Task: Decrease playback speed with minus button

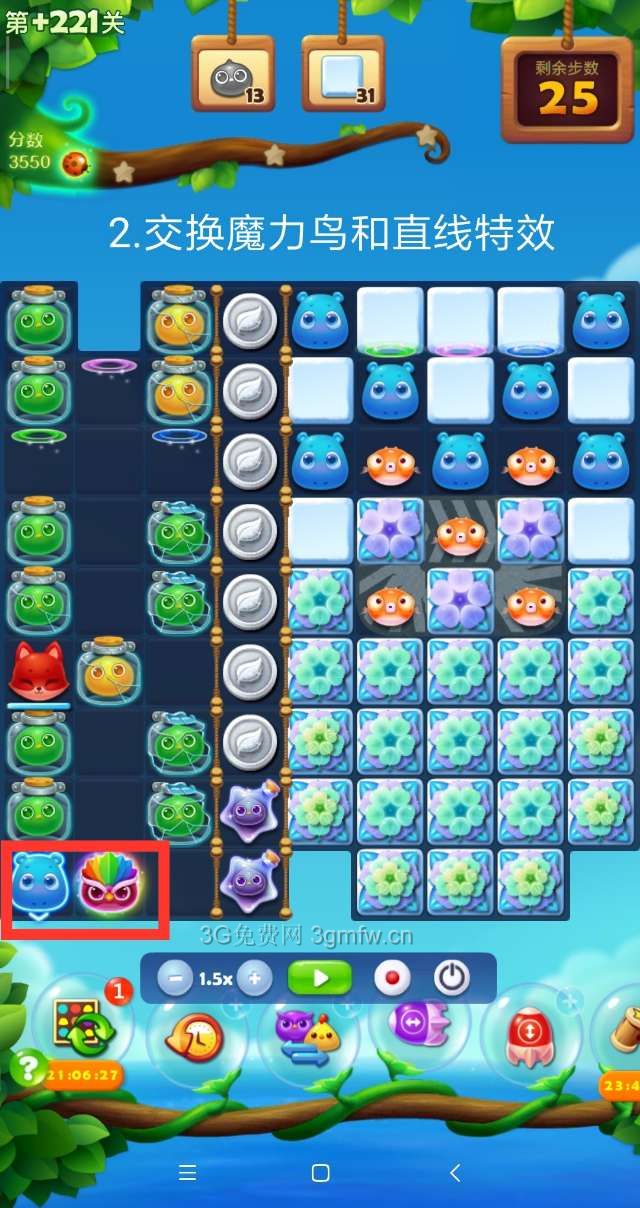Action: click(x=175, y=978)
